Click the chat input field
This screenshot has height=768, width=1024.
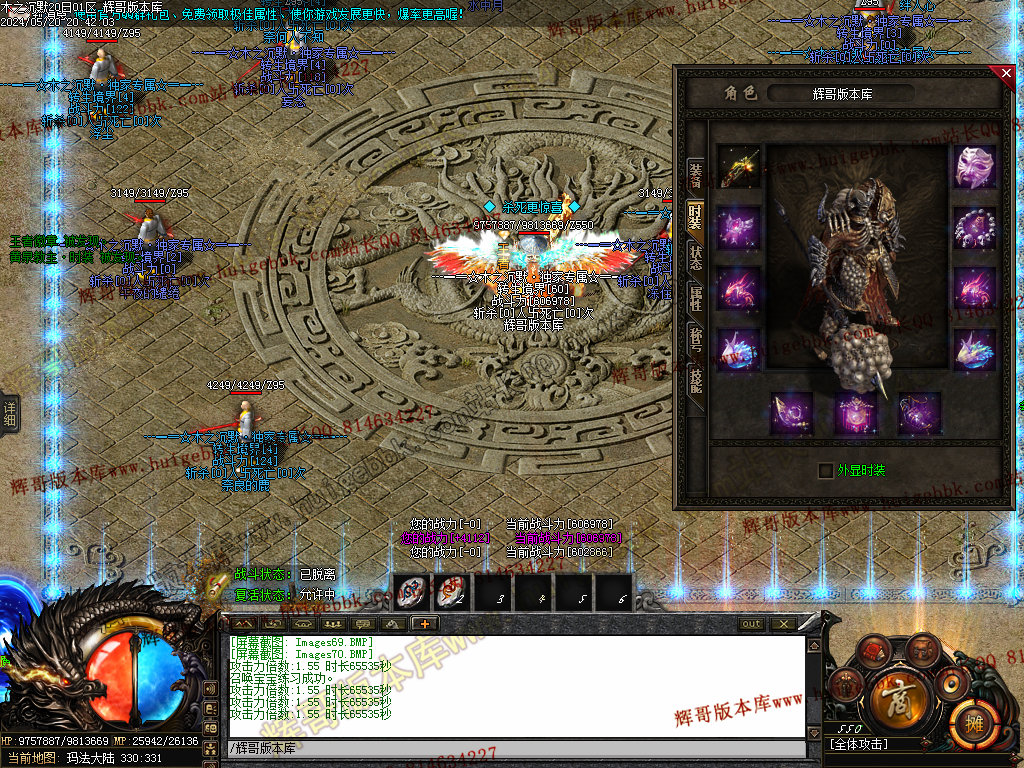click(x=515, y=748)
